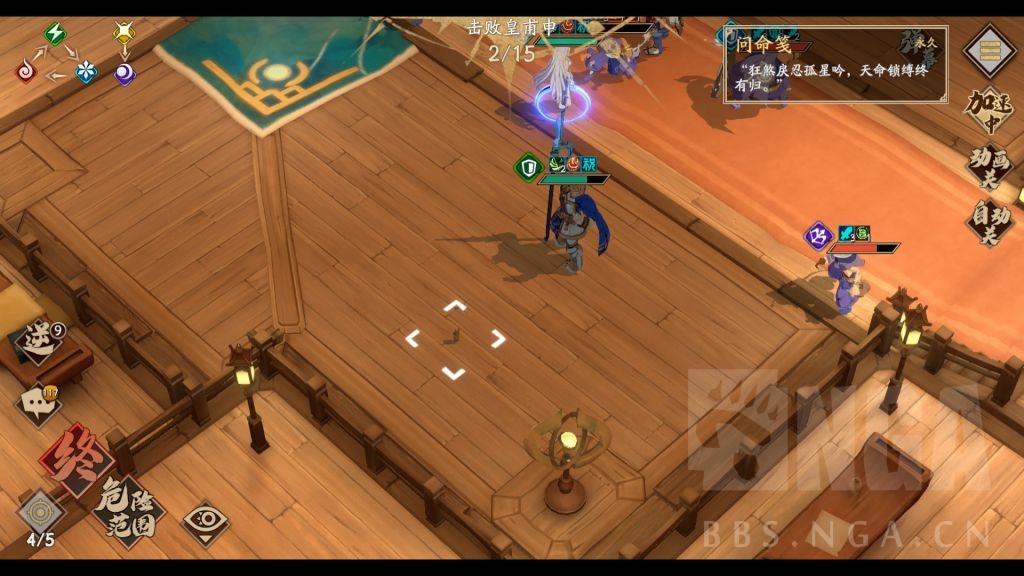This screenshot has height=576, width=1024.
Task: Toggle the 加速中 speed-up button
Action: (x=988, y=110)
